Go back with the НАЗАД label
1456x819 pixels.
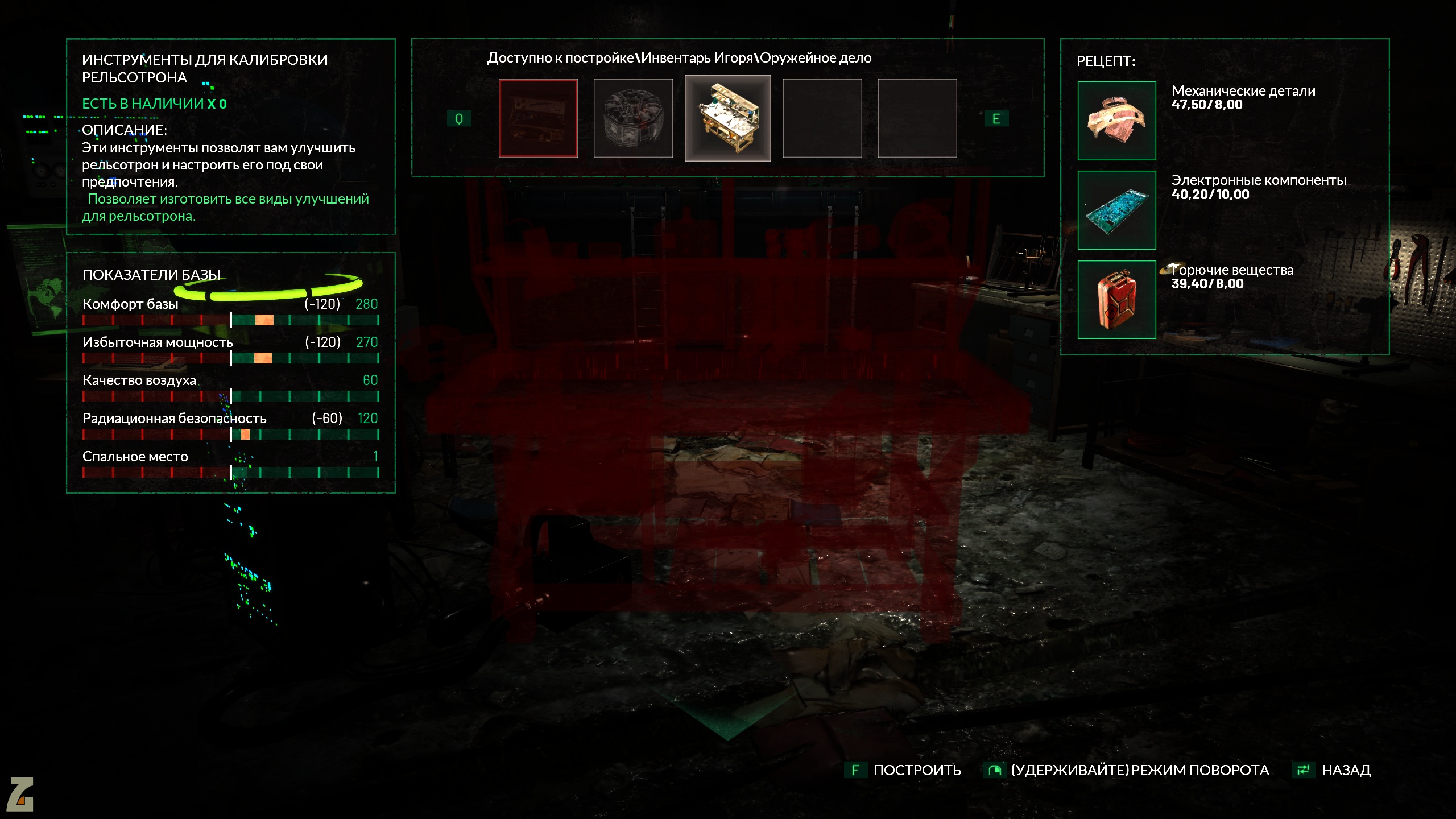point(1346,770)
